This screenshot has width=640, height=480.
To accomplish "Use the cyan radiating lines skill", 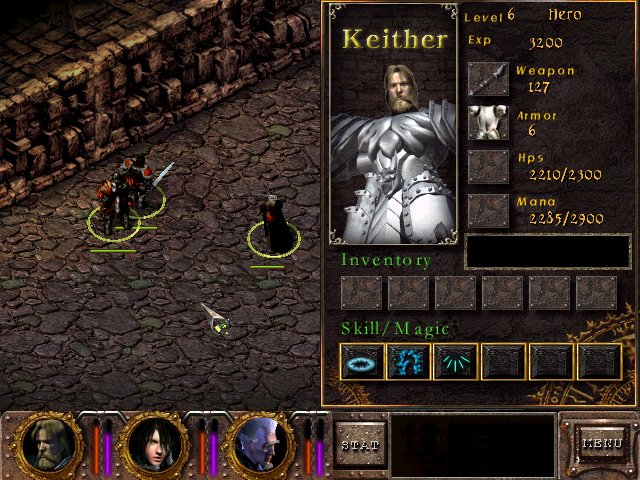I will pos(455,362).
